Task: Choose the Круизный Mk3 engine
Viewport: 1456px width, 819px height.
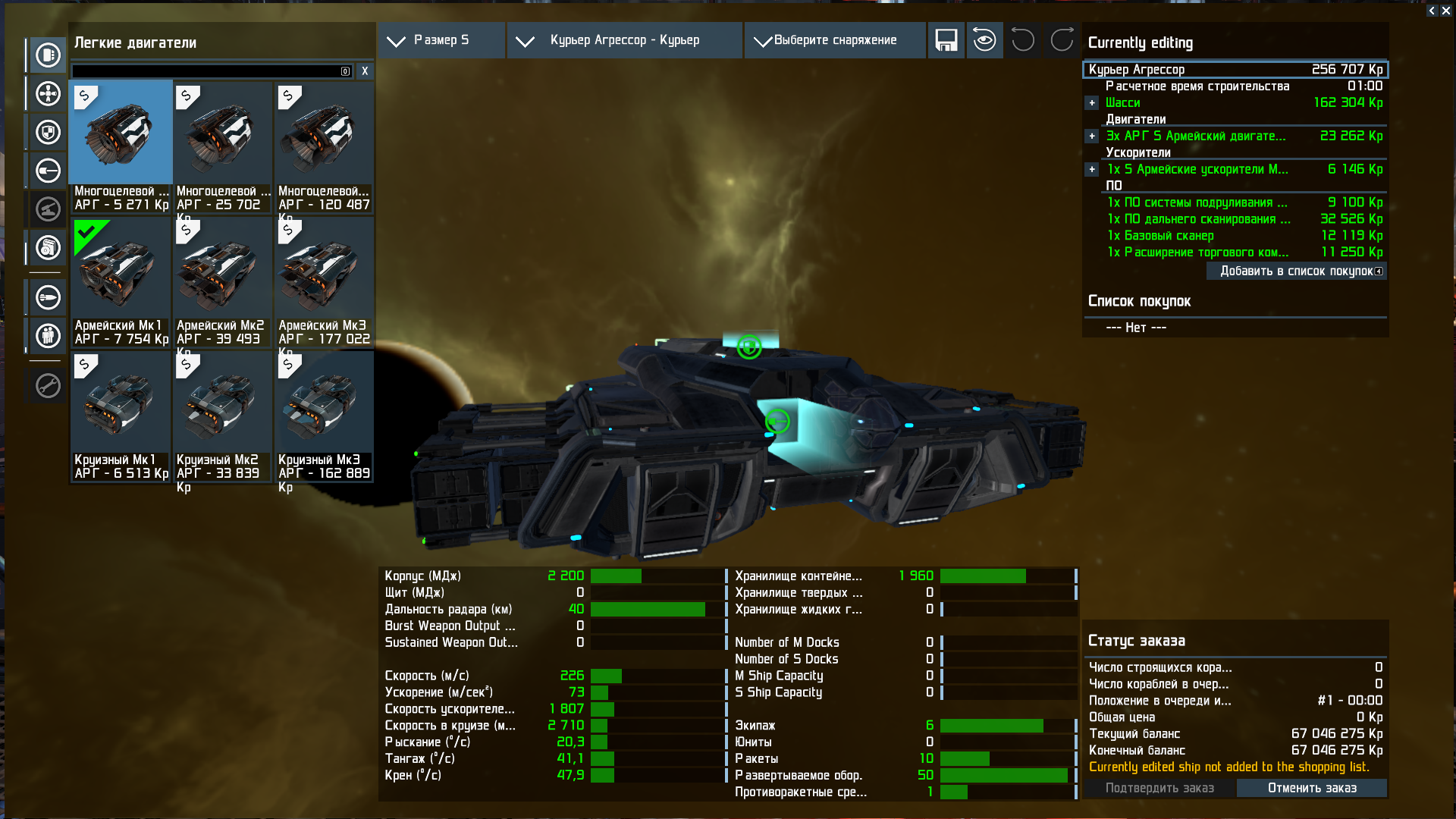Action: point(324,416)
